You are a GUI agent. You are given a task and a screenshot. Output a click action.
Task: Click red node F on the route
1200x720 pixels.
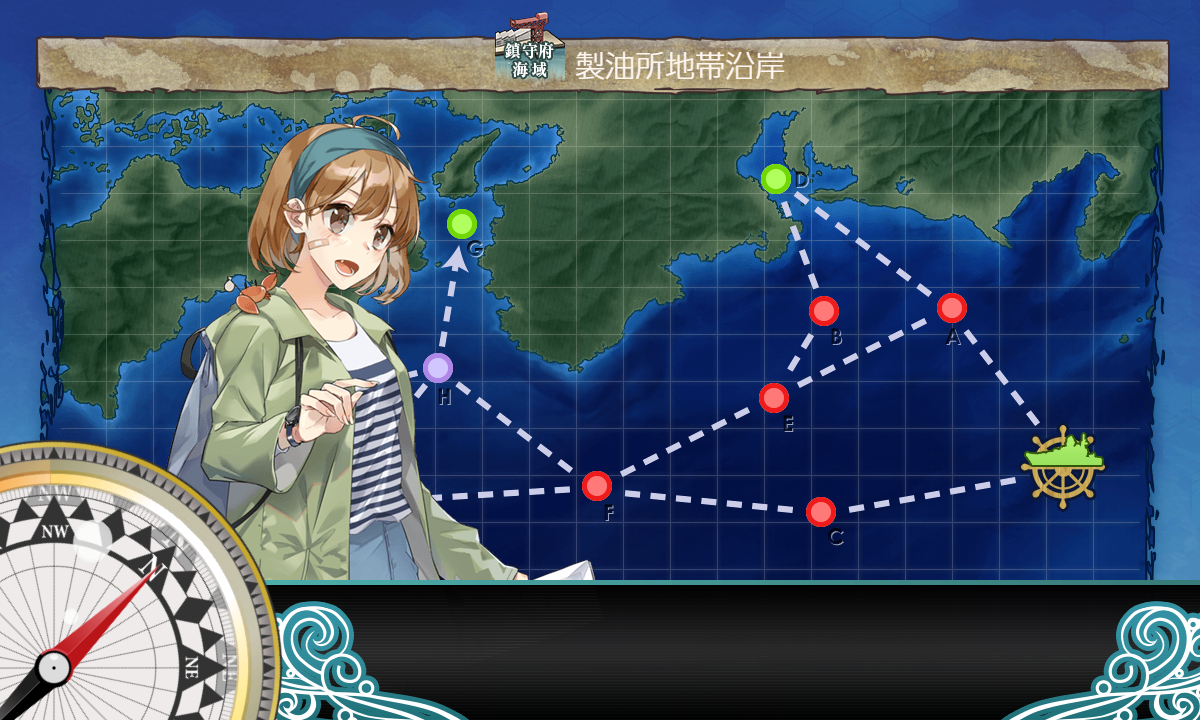(597, 486)
